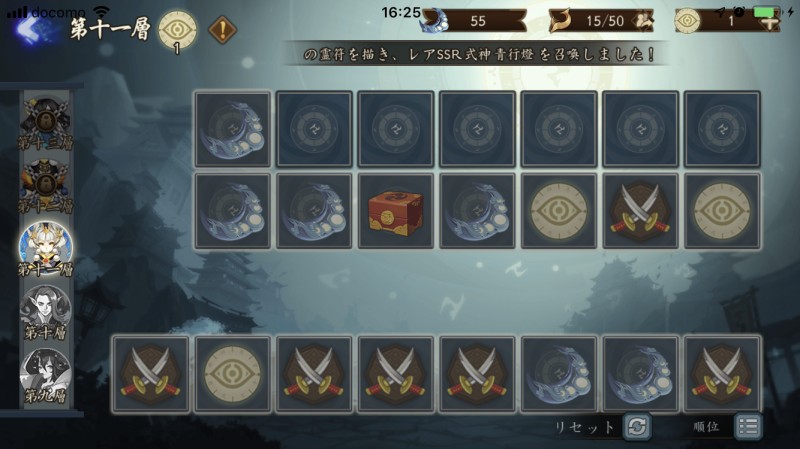
Task: Open the 順位 ranking list
Action: tap(747, 427)
